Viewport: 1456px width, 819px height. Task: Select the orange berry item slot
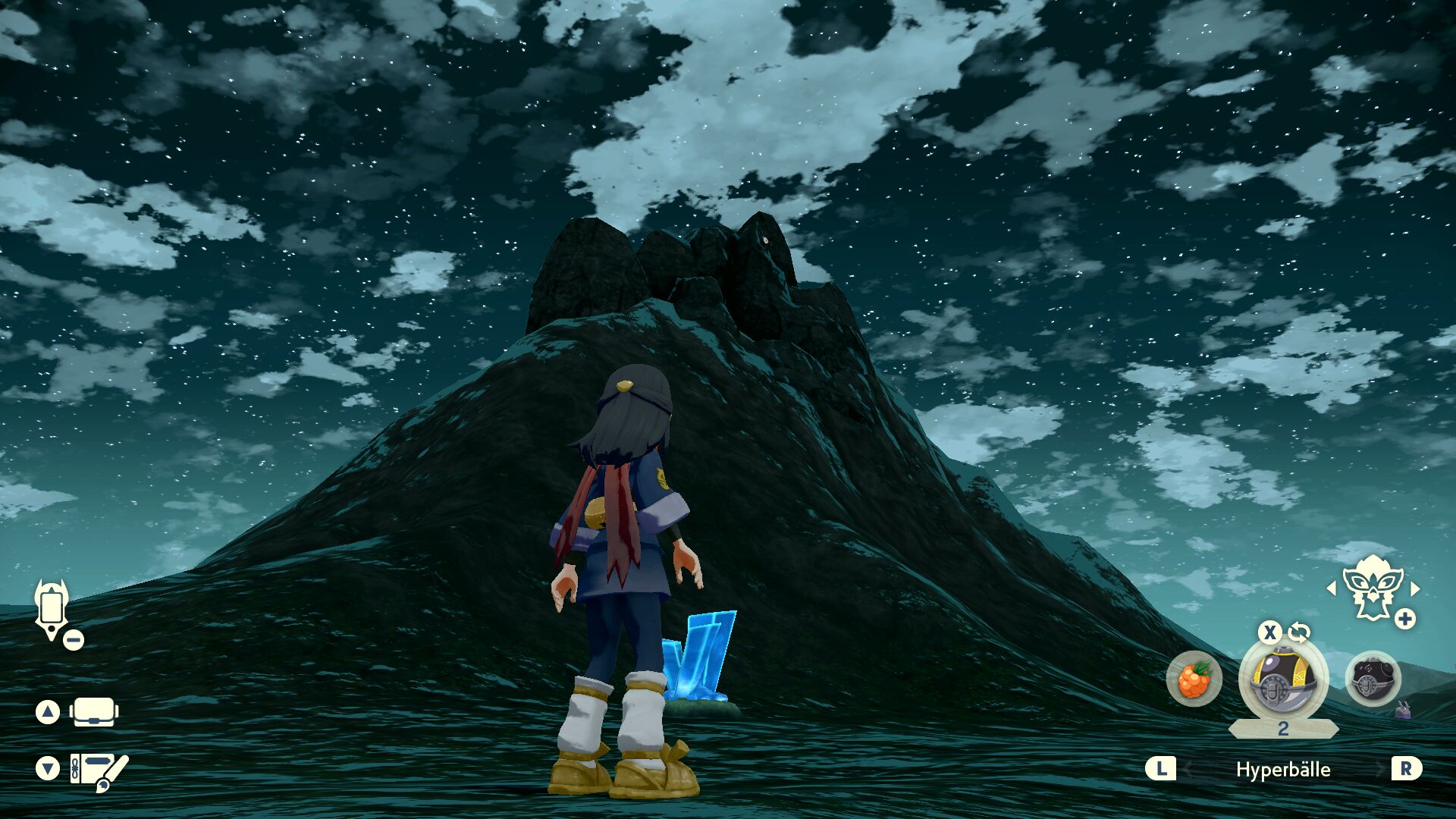(1194, 679)
